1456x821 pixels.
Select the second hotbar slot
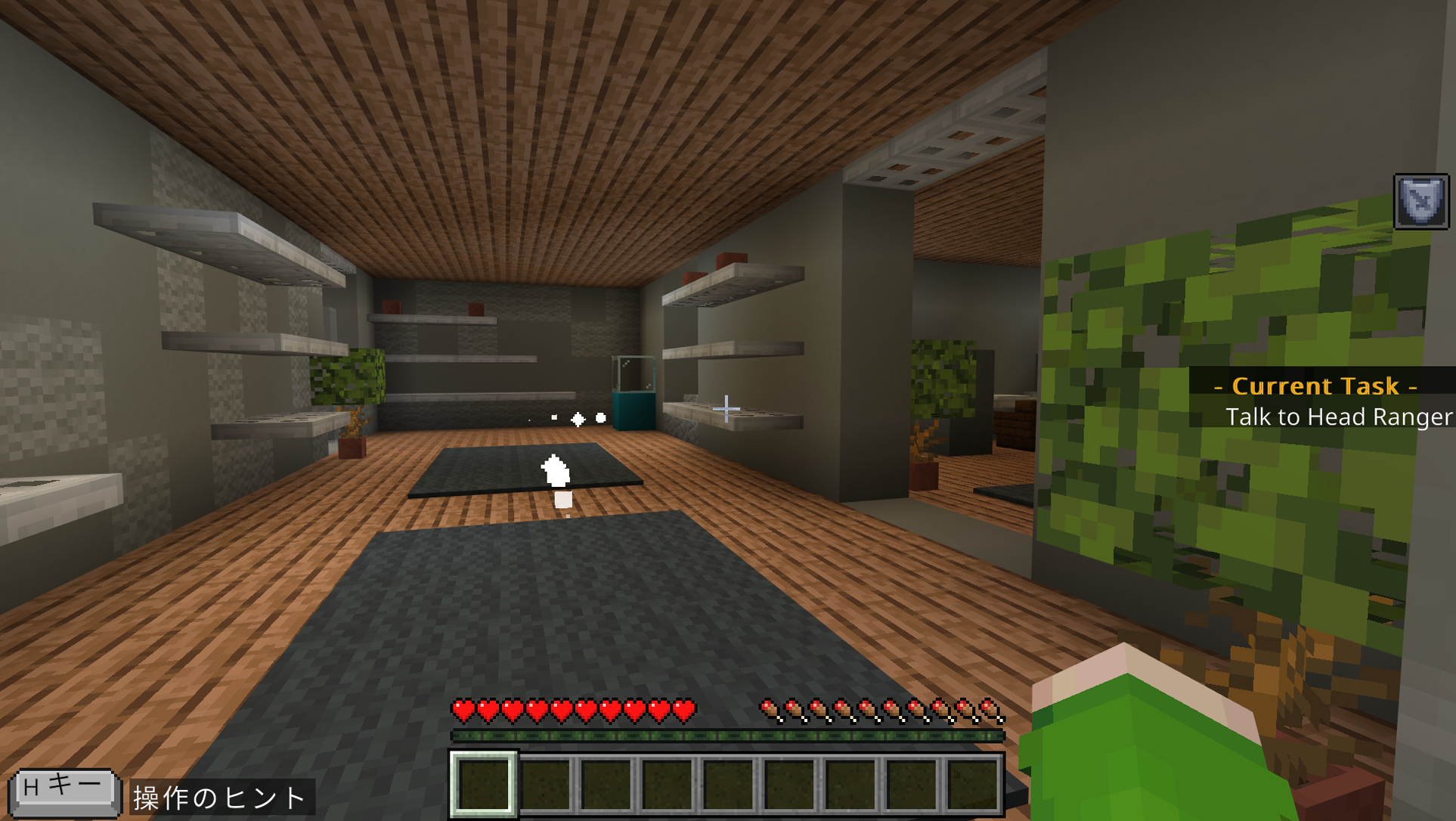[545, 786]
